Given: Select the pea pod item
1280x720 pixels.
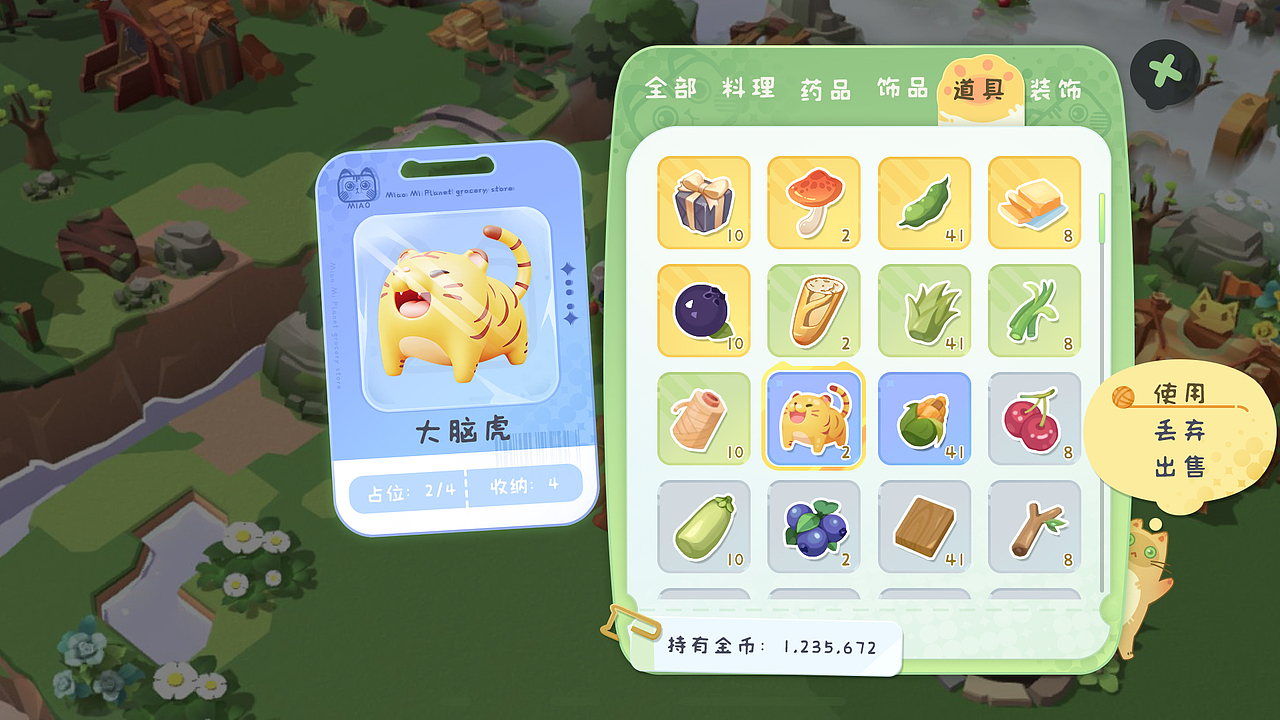Looking at the screenshot, I should coord(923,202).
